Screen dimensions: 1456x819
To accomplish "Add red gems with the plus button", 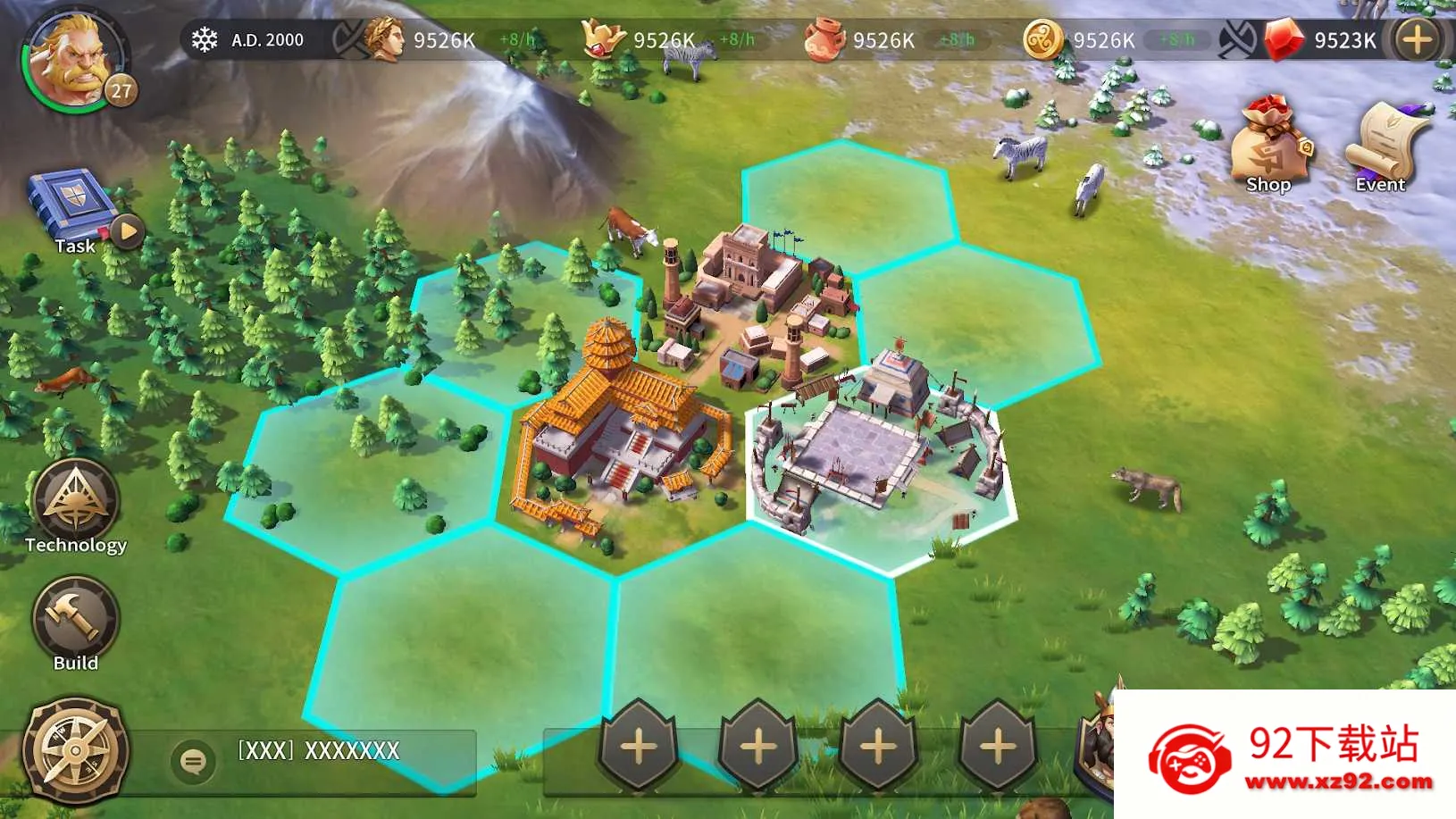I will click(1417, 40).
